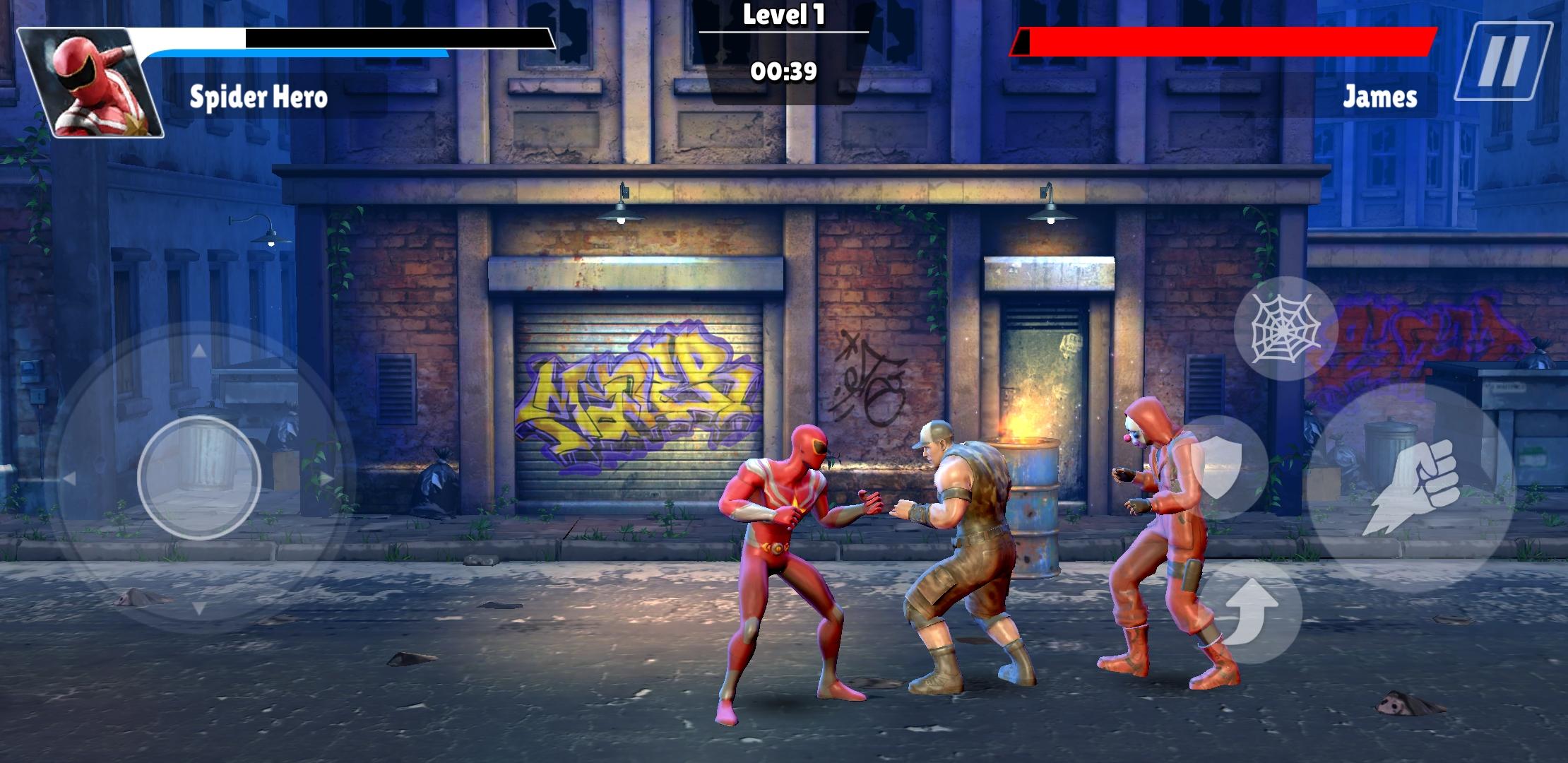The width and height of the screenshot is (1568, 763).
Task: Tap the 00:39 match timer
Action: click(x=785, y=71)
